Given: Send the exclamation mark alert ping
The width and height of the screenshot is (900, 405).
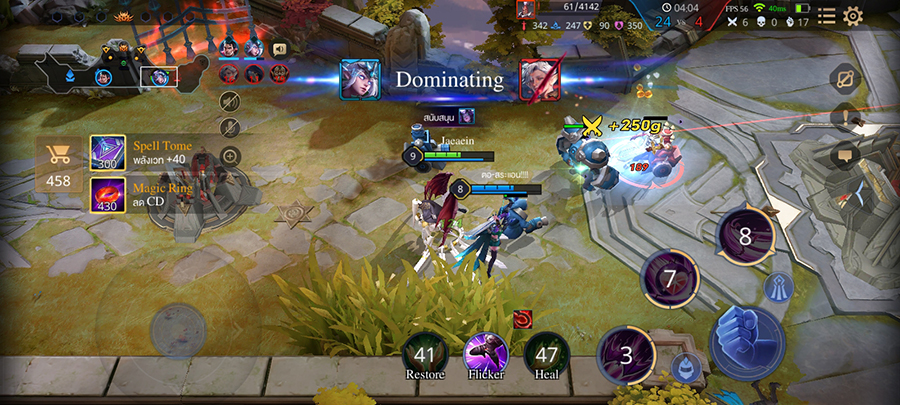Looking at the screenshot, I should point(846,117).
